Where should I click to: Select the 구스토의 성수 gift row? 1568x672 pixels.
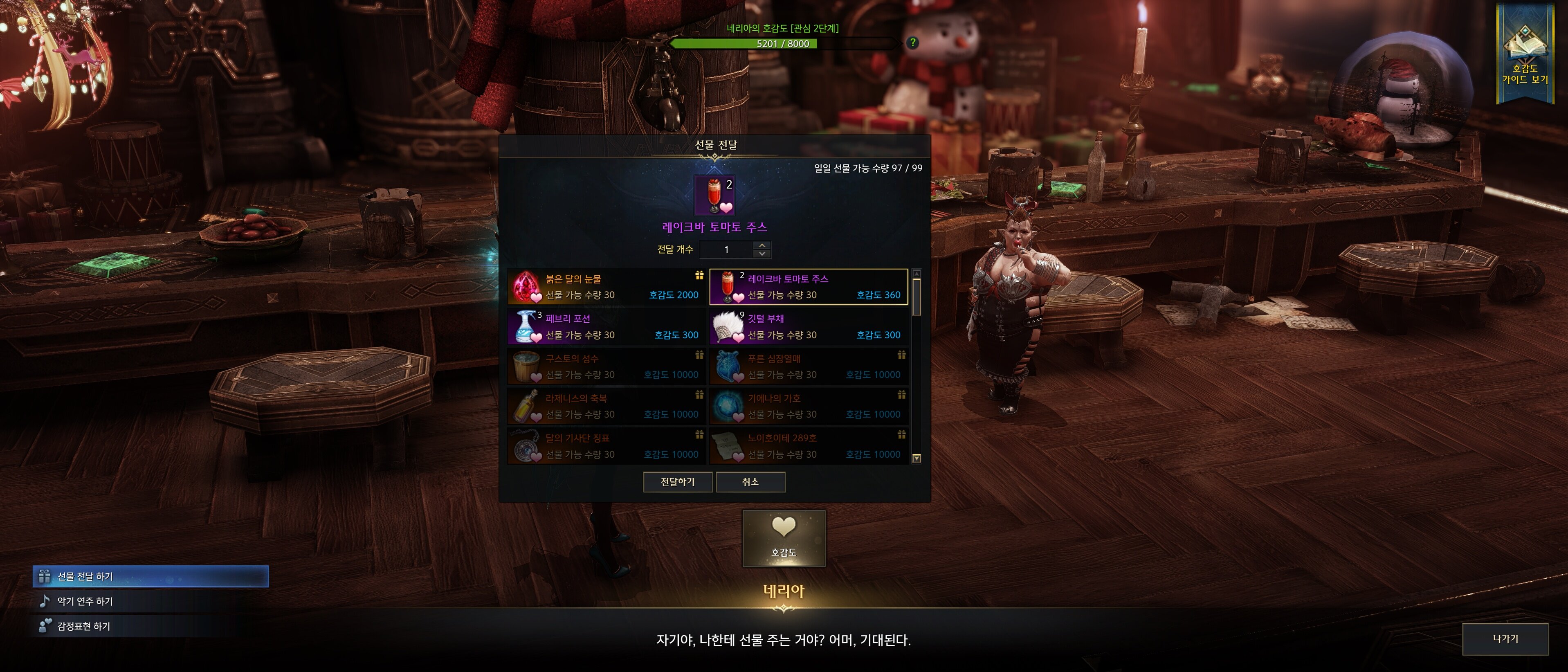coord(606,366)
